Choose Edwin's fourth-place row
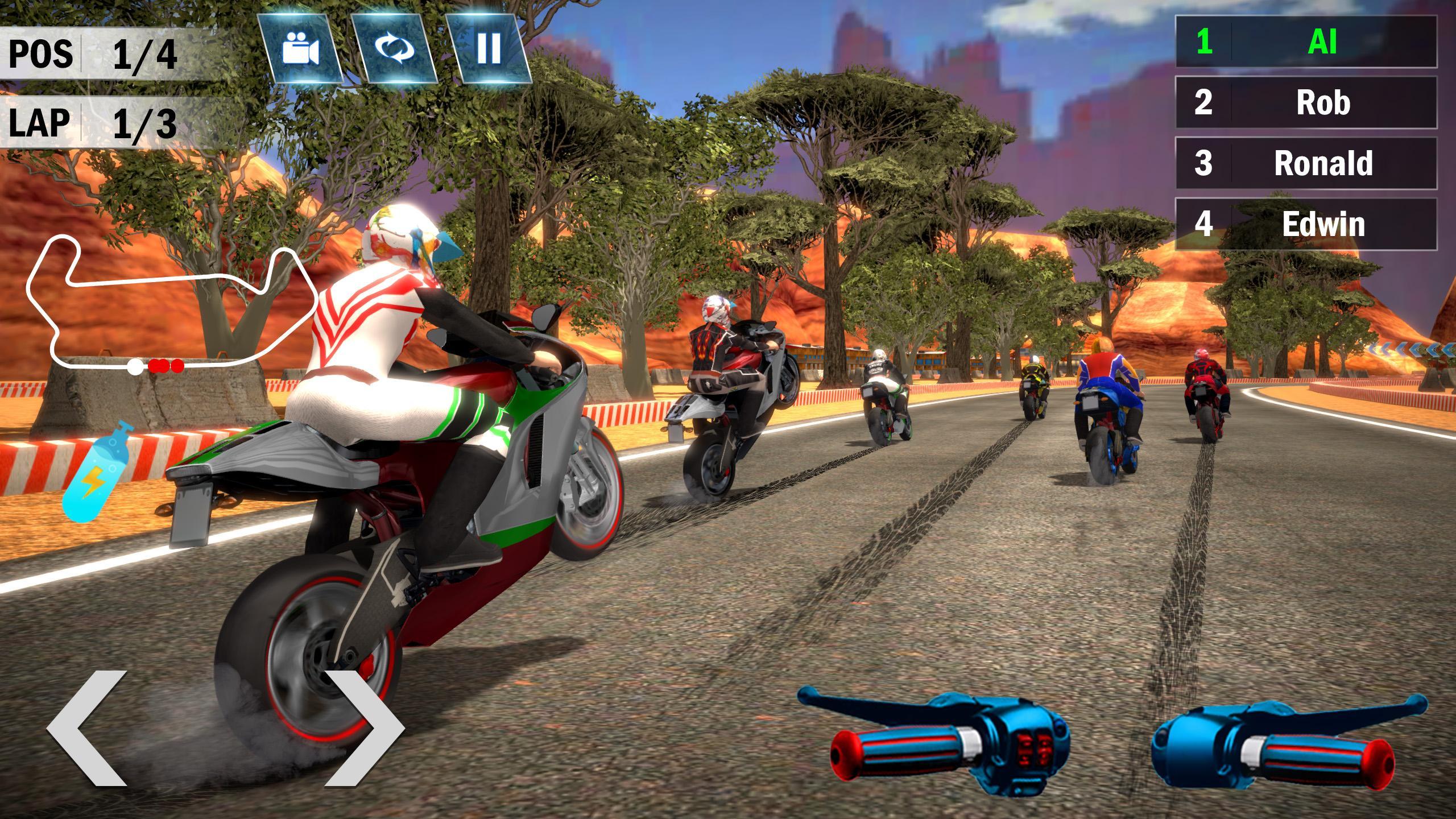Image resolution: width=1456 pixels, height=819 pixels. coord(1305,224)
